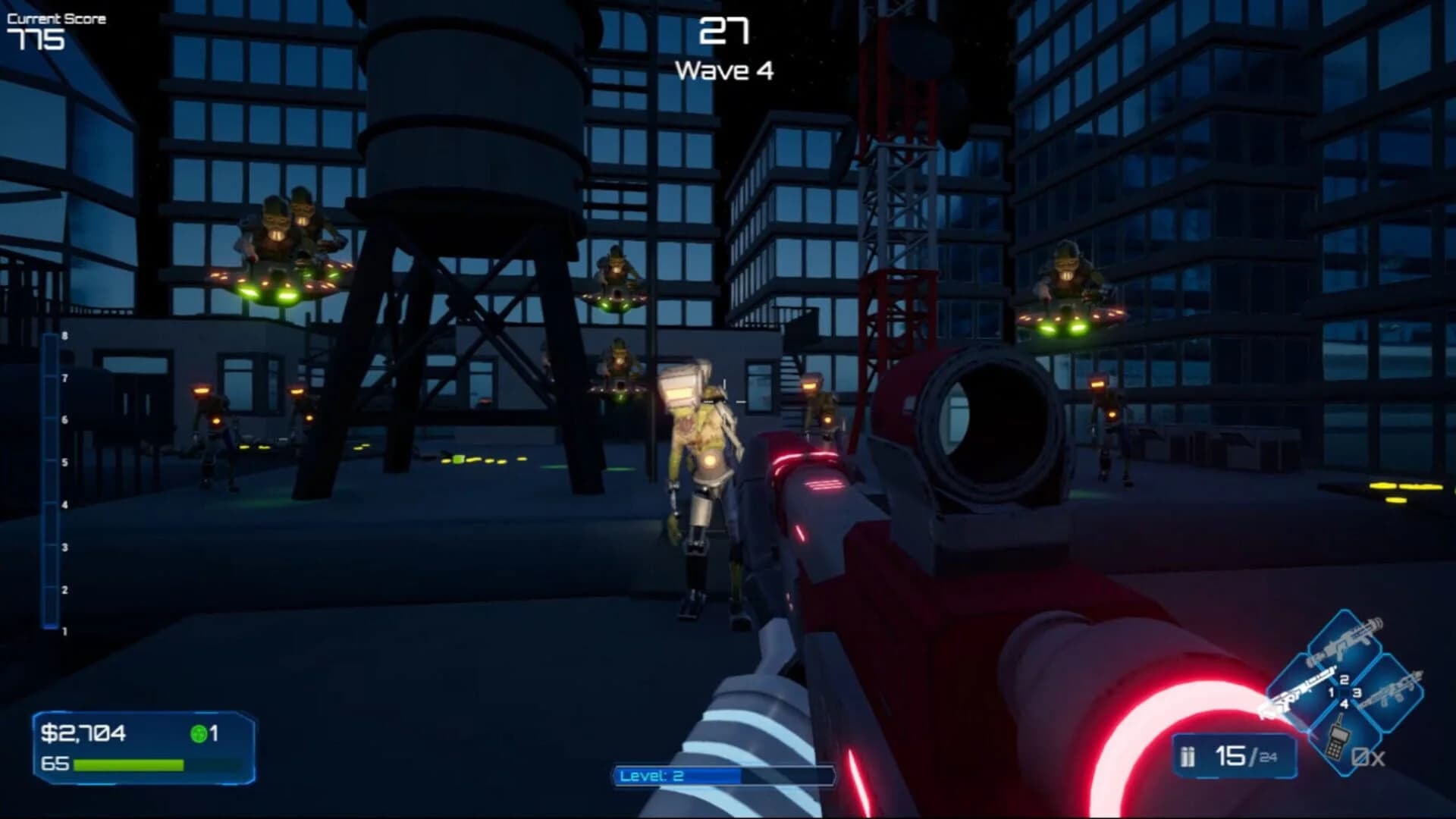Image resolution: width=1456 pixels, height=819 pixels.
Task: Click the Wave 4 label
Action: coord(726,71)
